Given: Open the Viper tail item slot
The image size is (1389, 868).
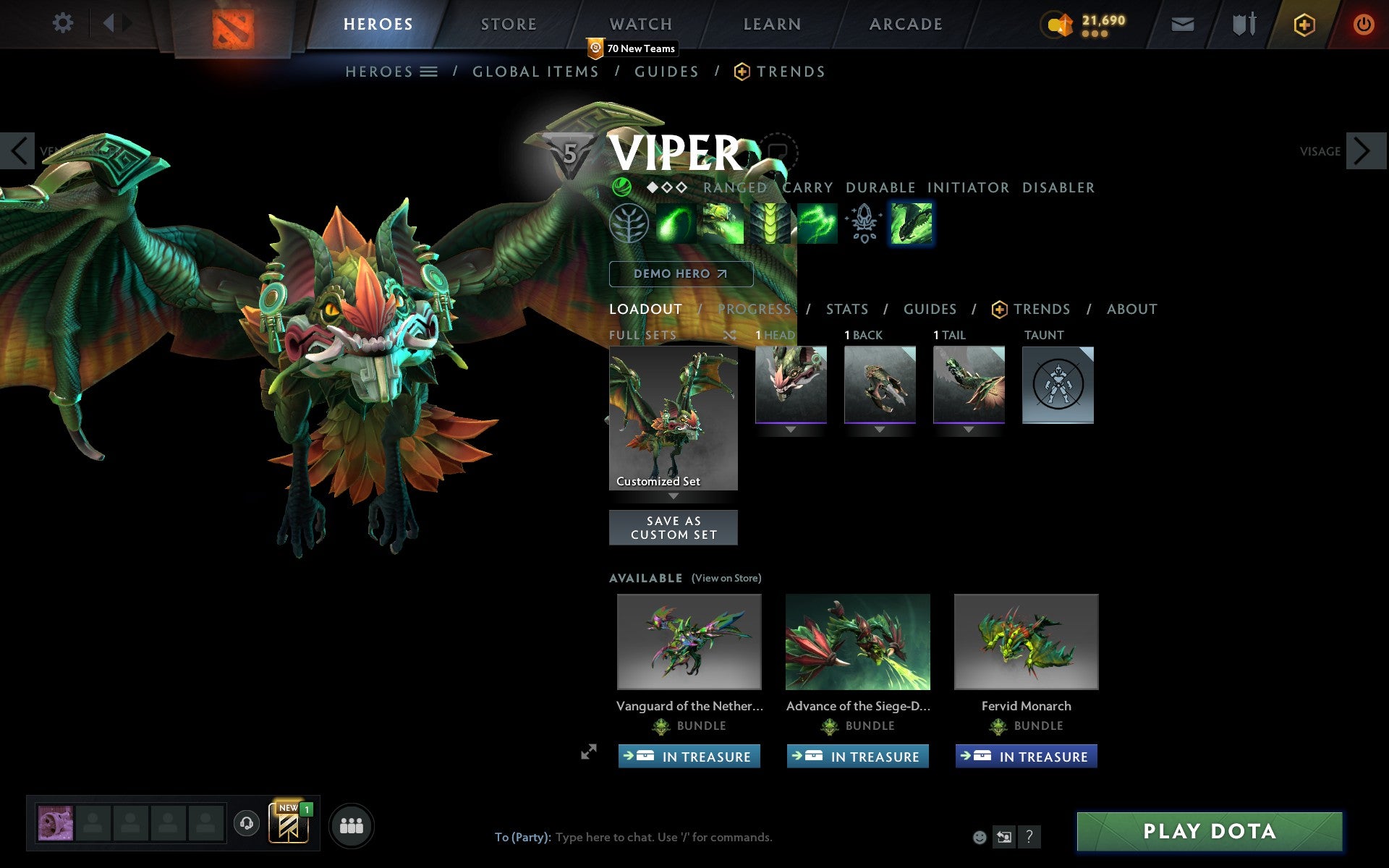Looking at the screenshot, I should pyautogui.click(x=969, y=384).
